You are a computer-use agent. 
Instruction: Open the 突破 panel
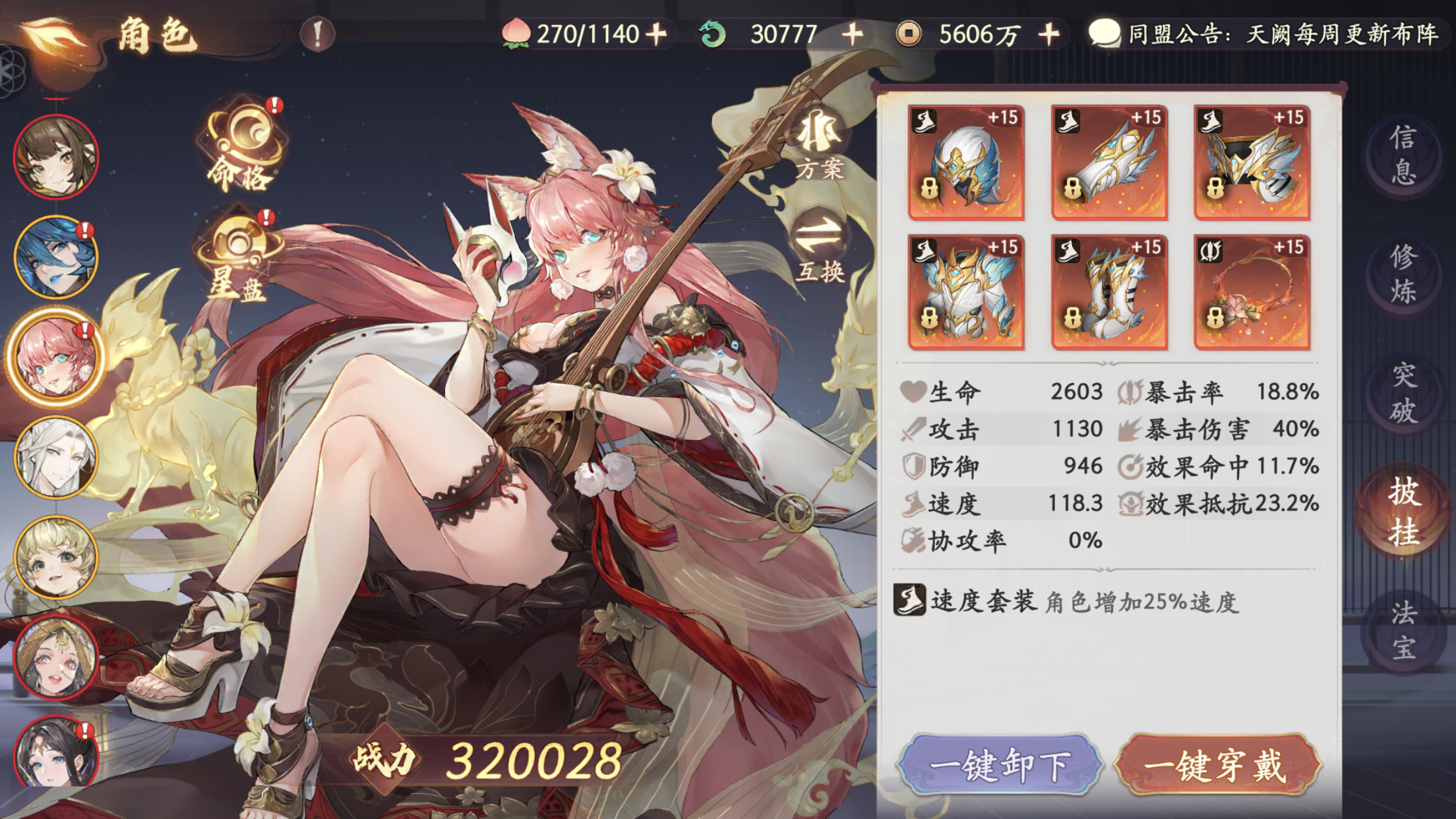(1405, 392)
